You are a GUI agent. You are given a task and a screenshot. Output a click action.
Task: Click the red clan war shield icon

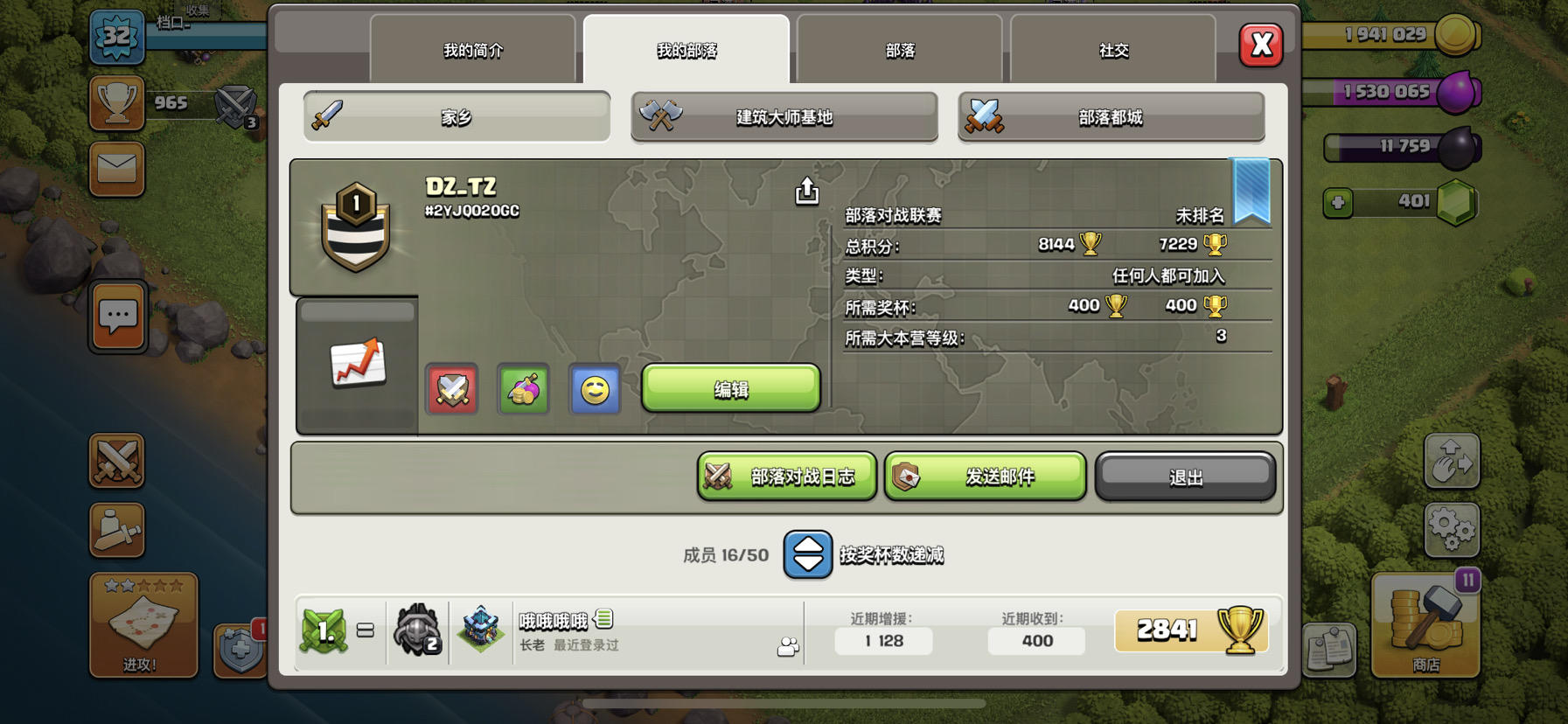tap(451, 390)
